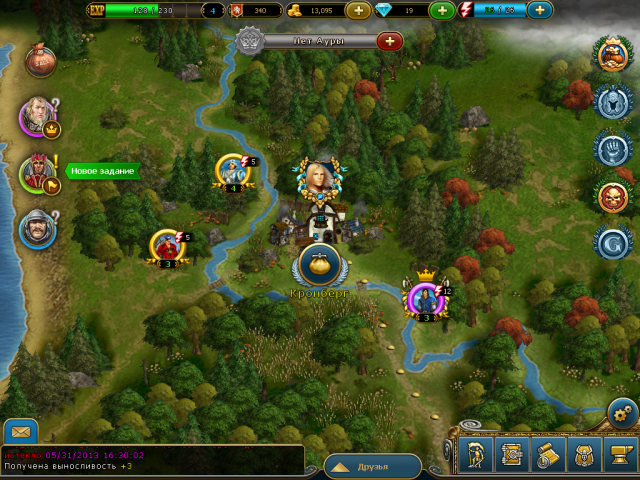This screenshot has height=480, width=640.
Task: Open the mail envelope button
Action: pyautogui.click(x=20, y=432)
